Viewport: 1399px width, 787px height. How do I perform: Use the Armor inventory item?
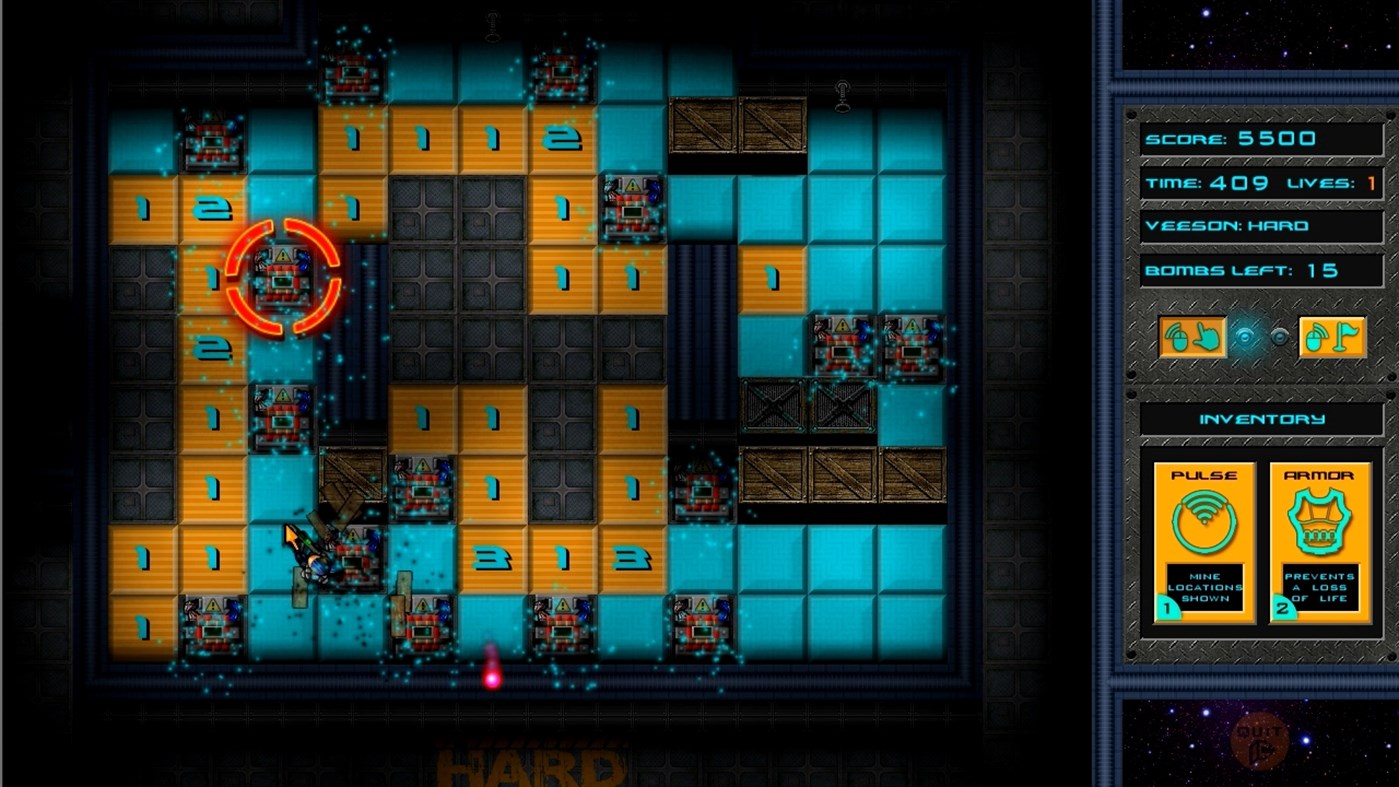[x=1319, y=540]
